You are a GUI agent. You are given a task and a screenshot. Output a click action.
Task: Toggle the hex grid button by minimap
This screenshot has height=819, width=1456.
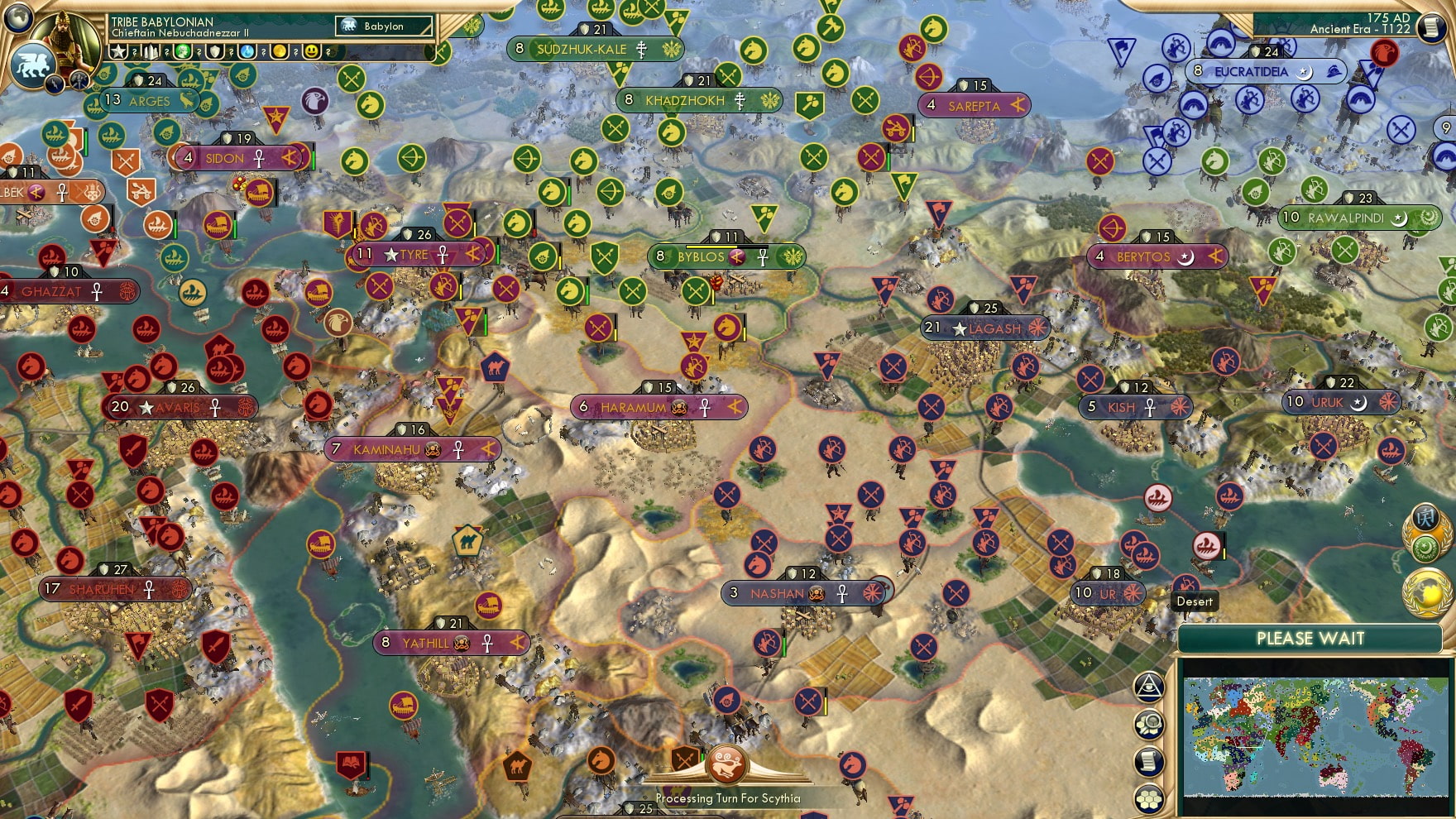pos(1149,799)
